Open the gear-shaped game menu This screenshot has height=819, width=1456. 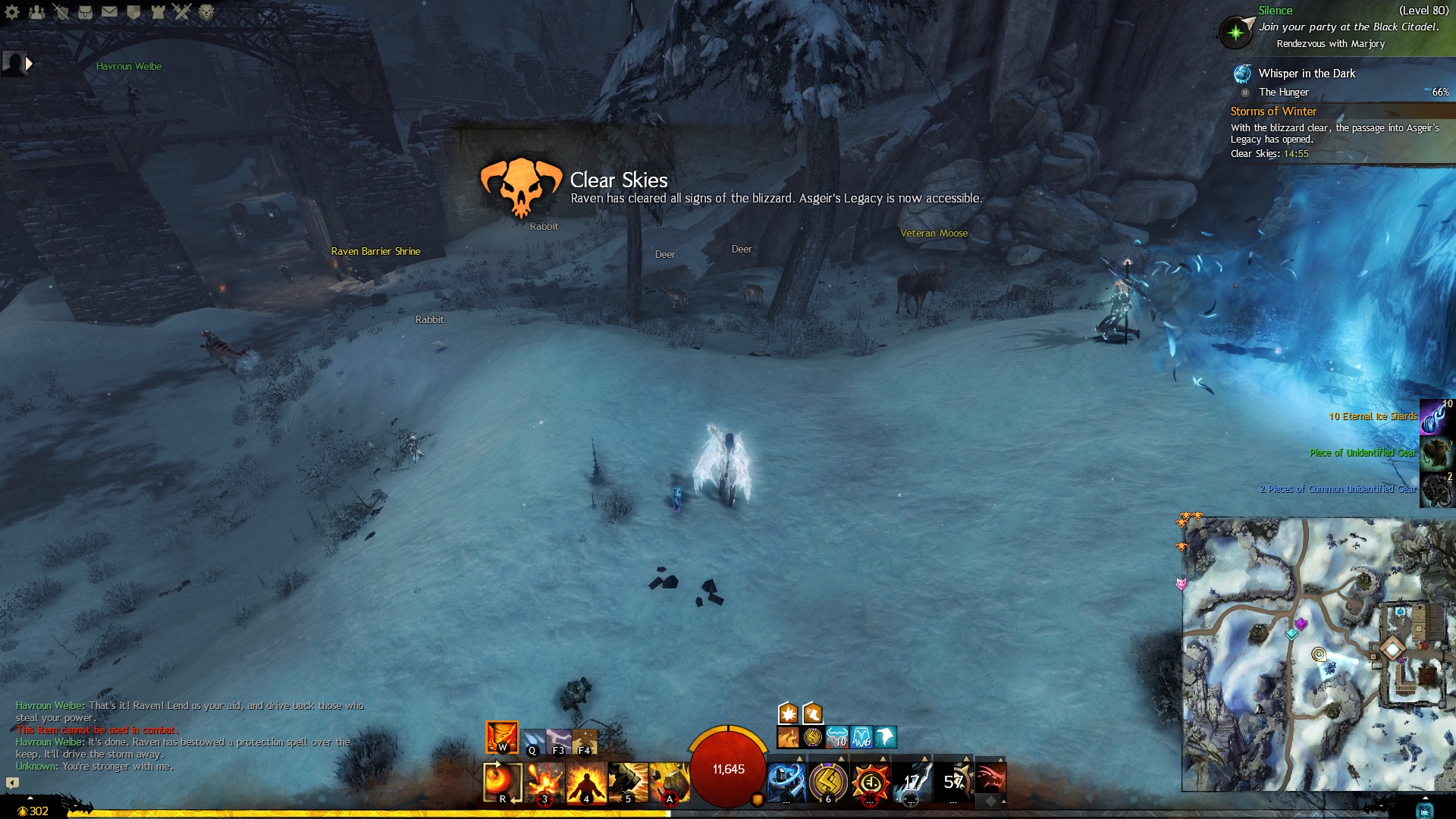pyautogui.click(x=12, y=11)
